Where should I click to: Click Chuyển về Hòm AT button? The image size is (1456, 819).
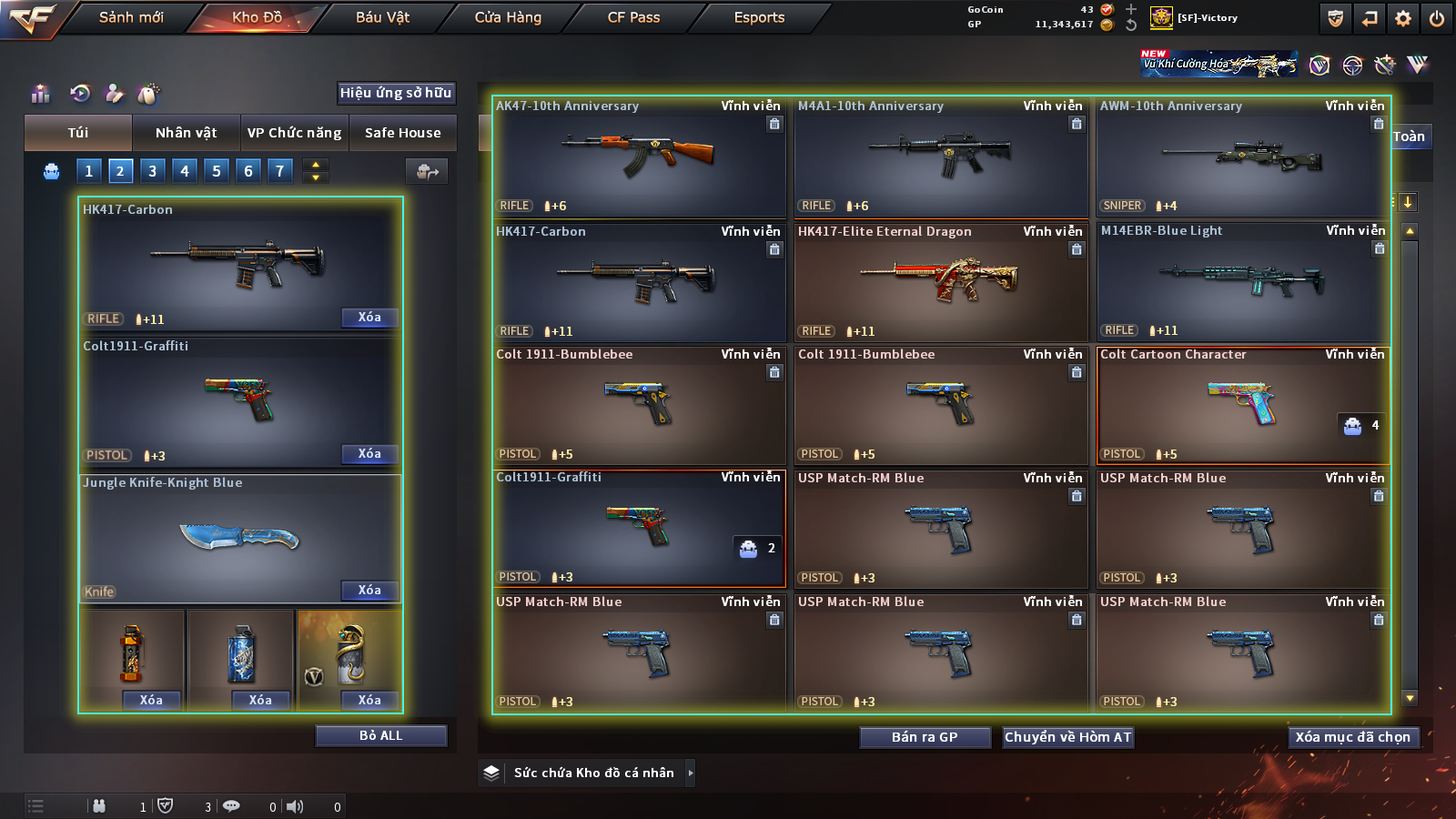(1067, 737)
